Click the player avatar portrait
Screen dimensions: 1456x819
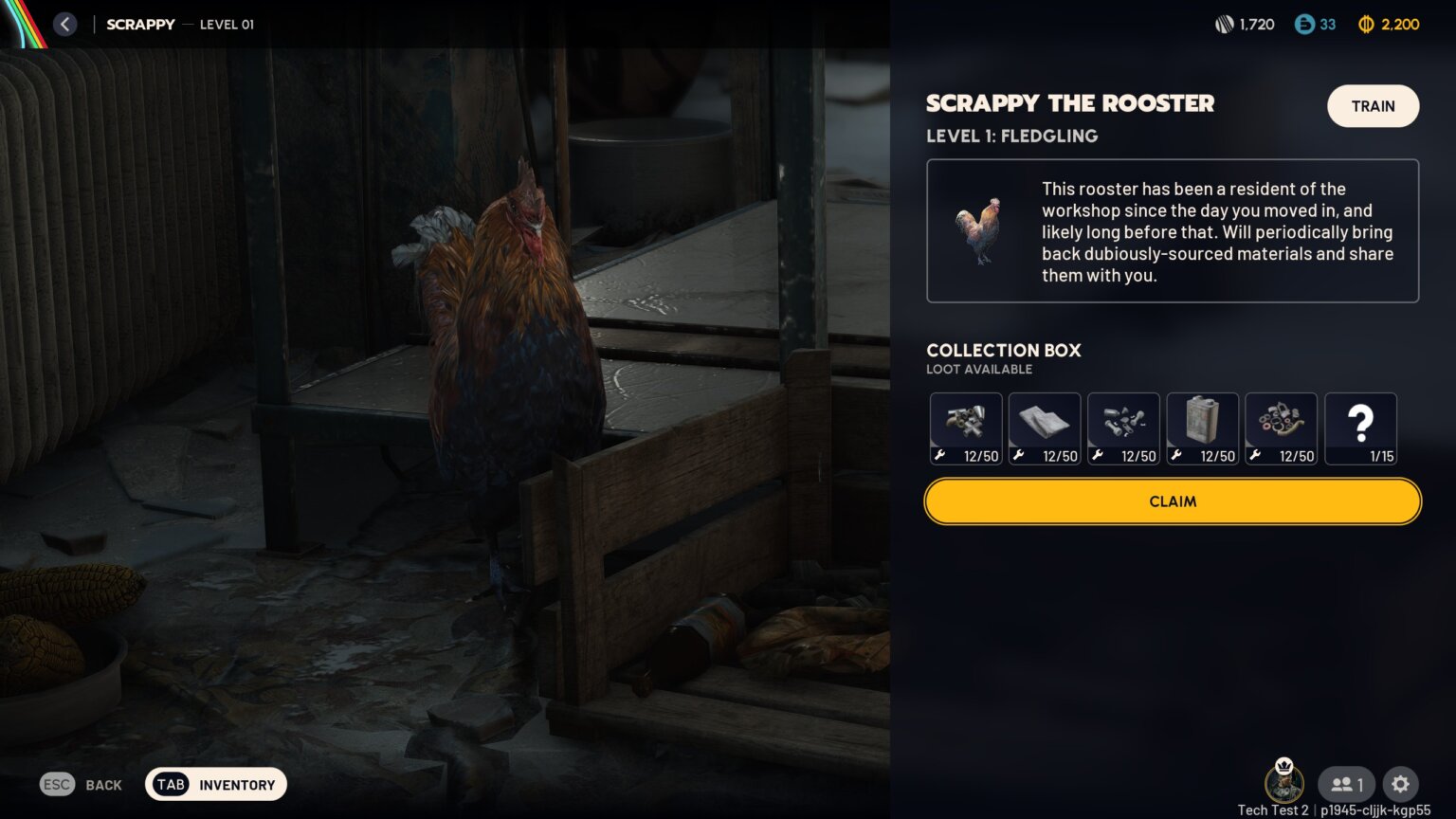click(1284, 783)
